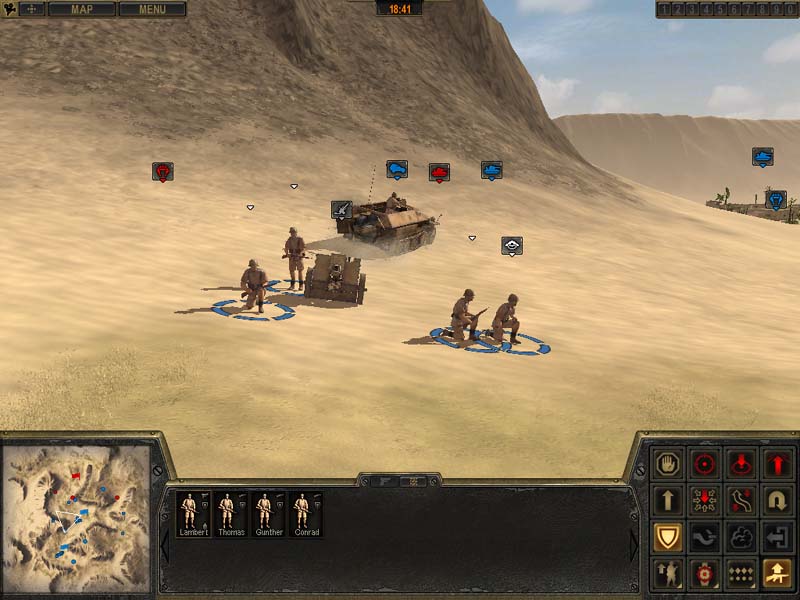The image size is (800, 600).
Task: Toggle the highlighted rifle-with-arrow command
Action: (776, 573)
